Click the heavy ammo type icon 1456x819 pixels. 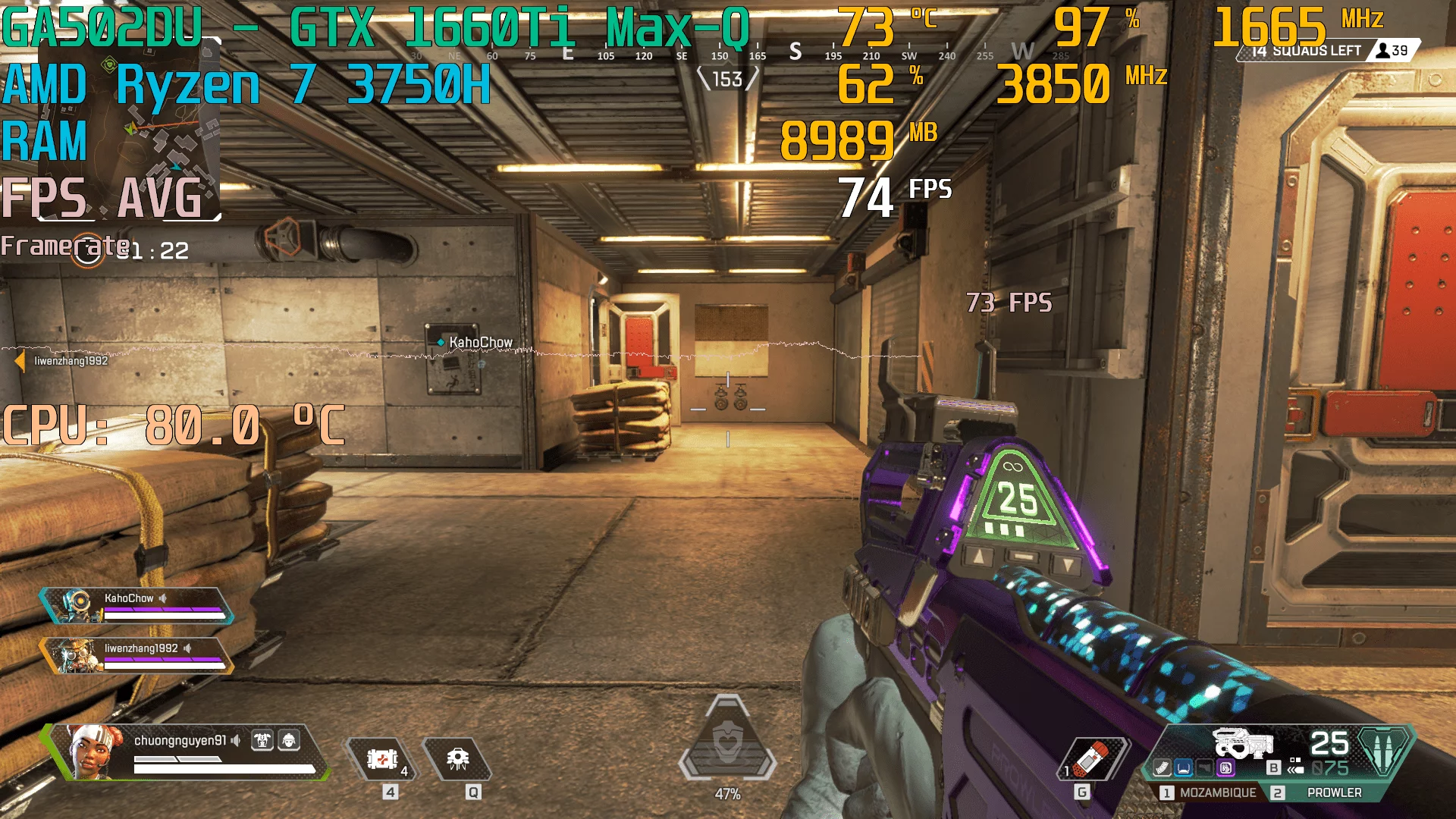point(1384,751)
